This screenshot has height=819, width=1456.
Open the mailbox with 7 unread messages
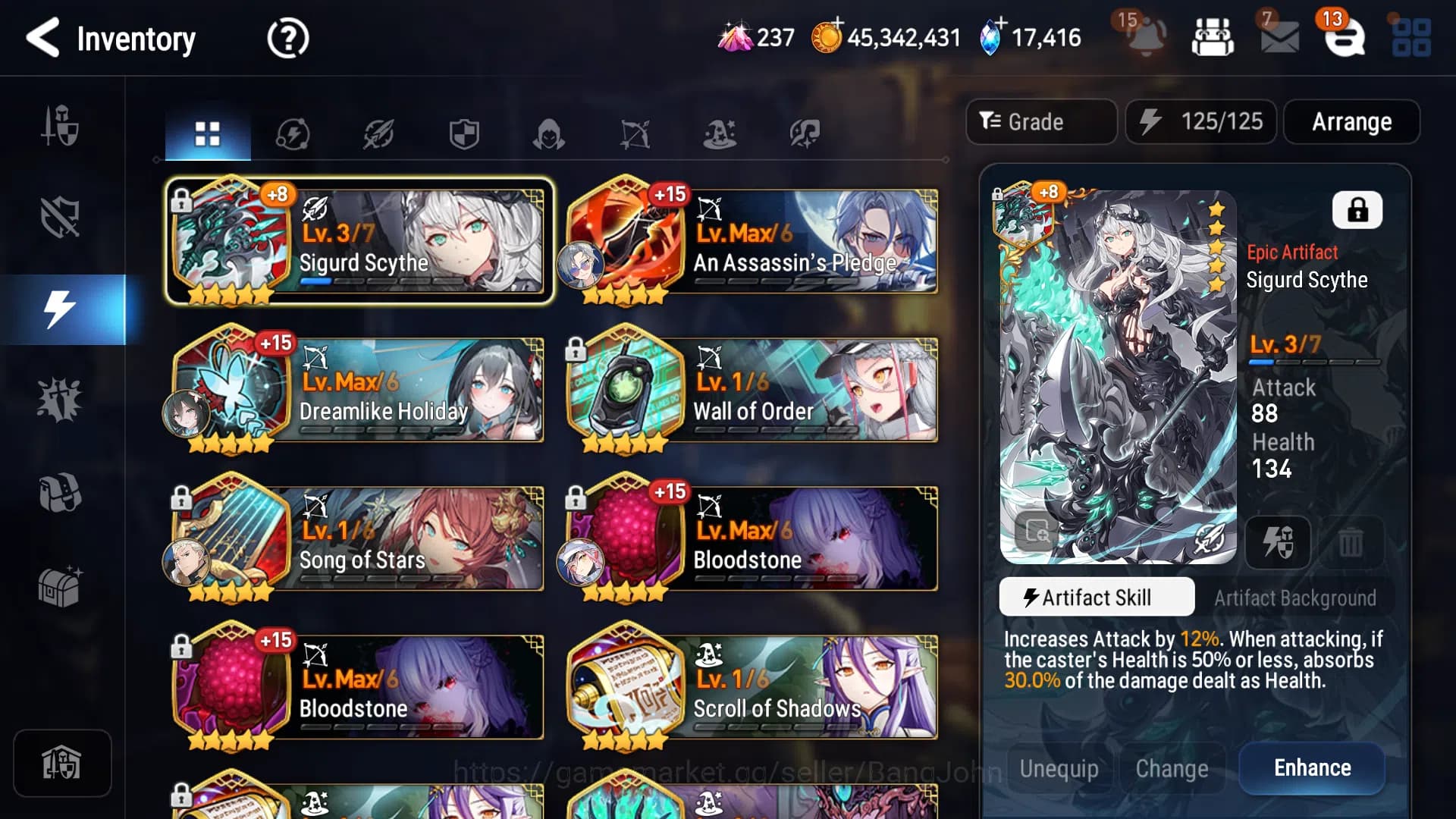click(x=1279, y=38)
